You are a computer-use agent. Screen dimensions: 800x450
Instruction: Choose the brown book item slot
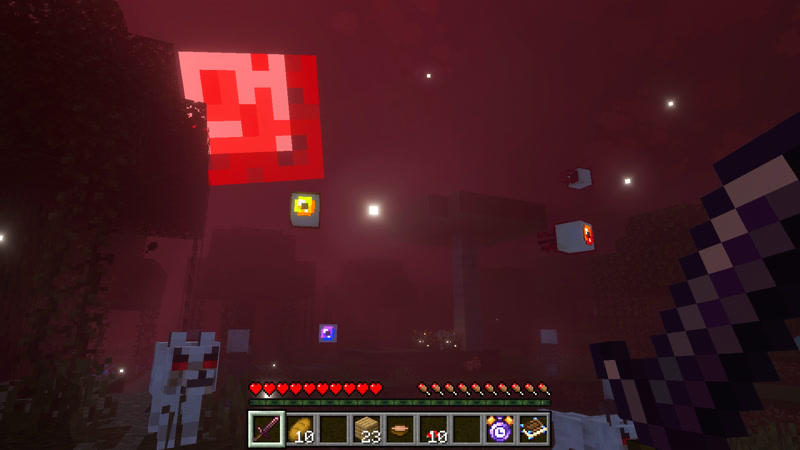tap(532, 429)
